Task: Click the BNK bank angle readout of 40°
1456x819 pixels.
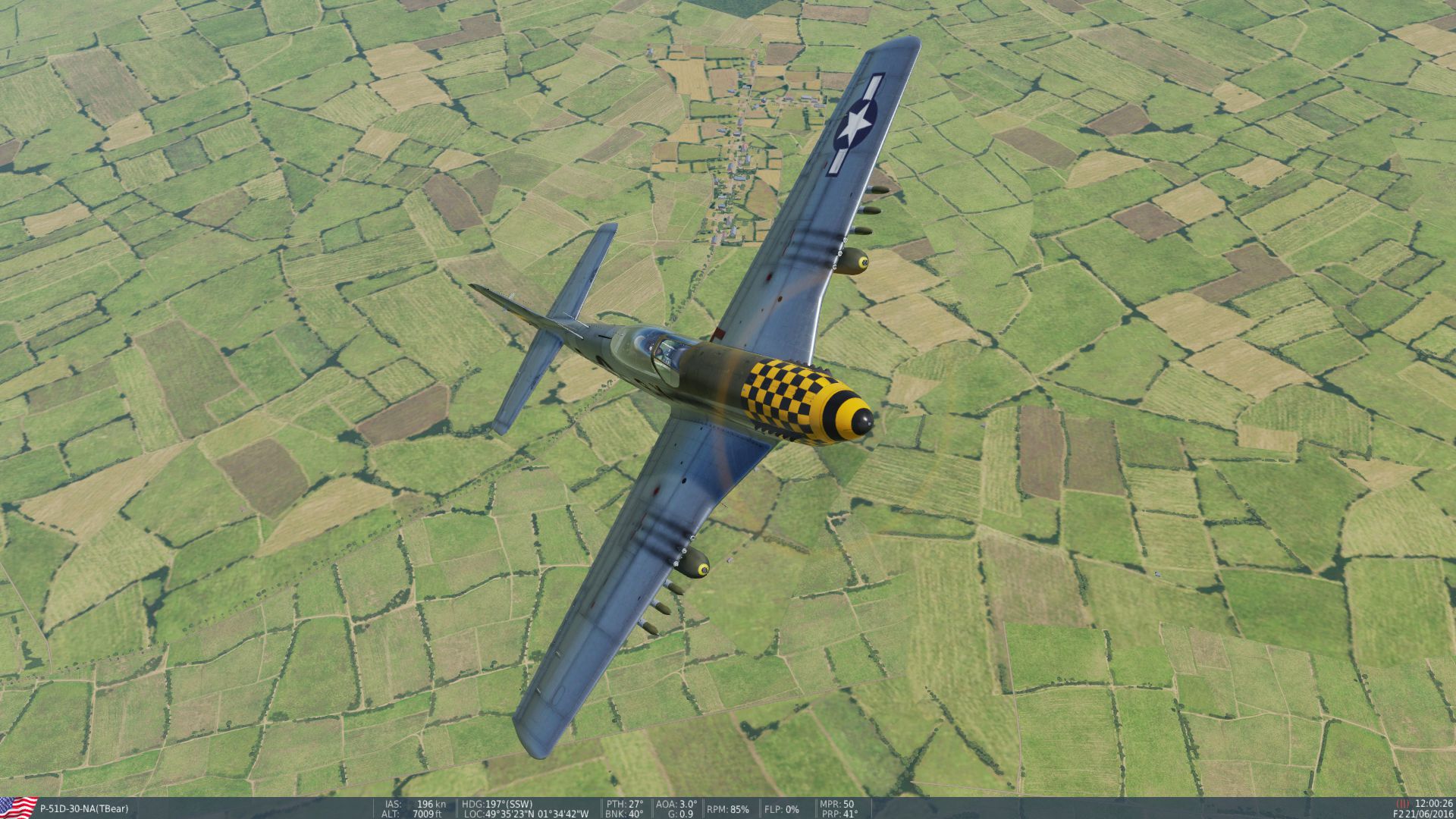Action: [623, 814]
